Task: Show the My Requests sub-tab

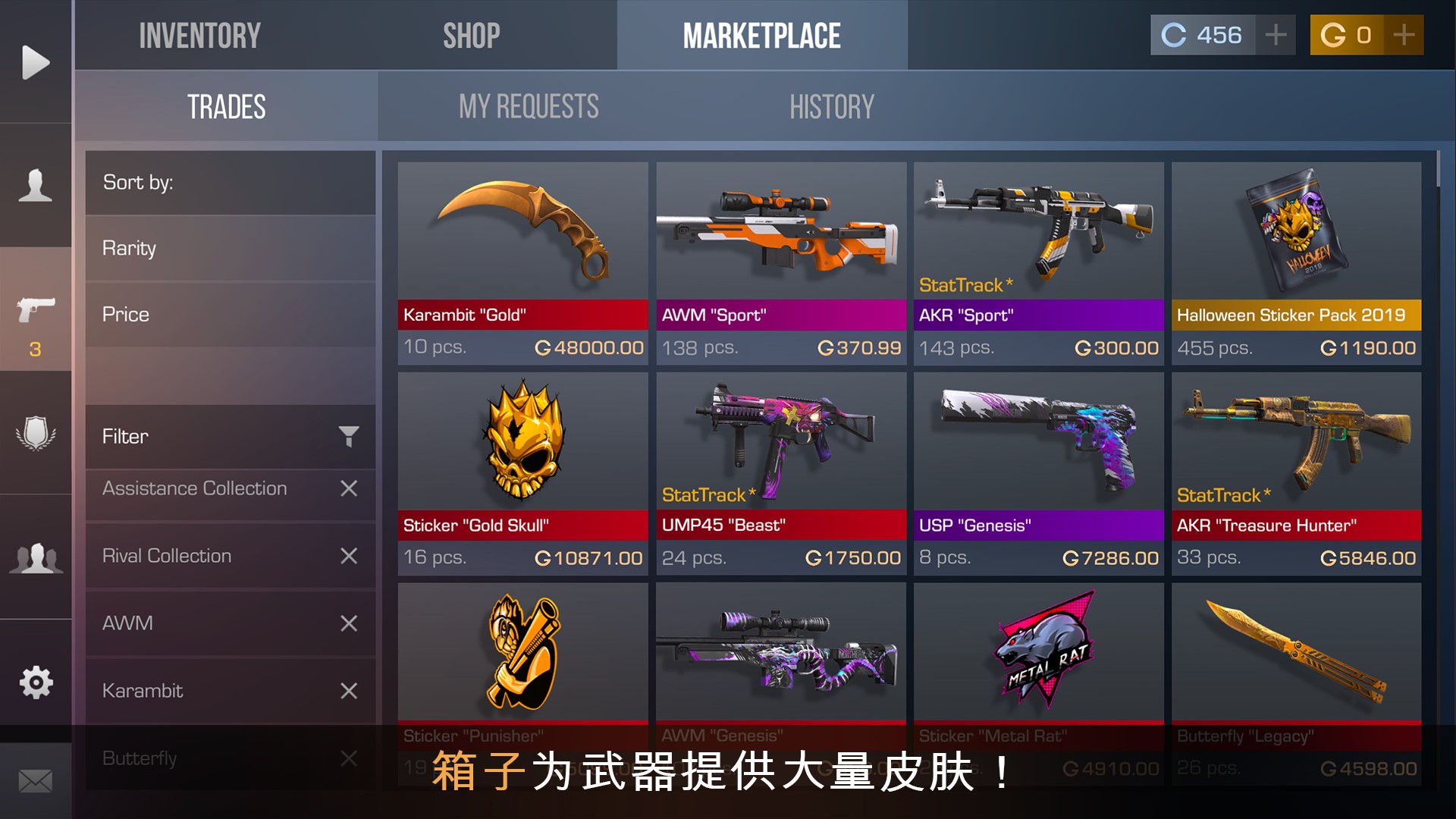Action: 529,107
